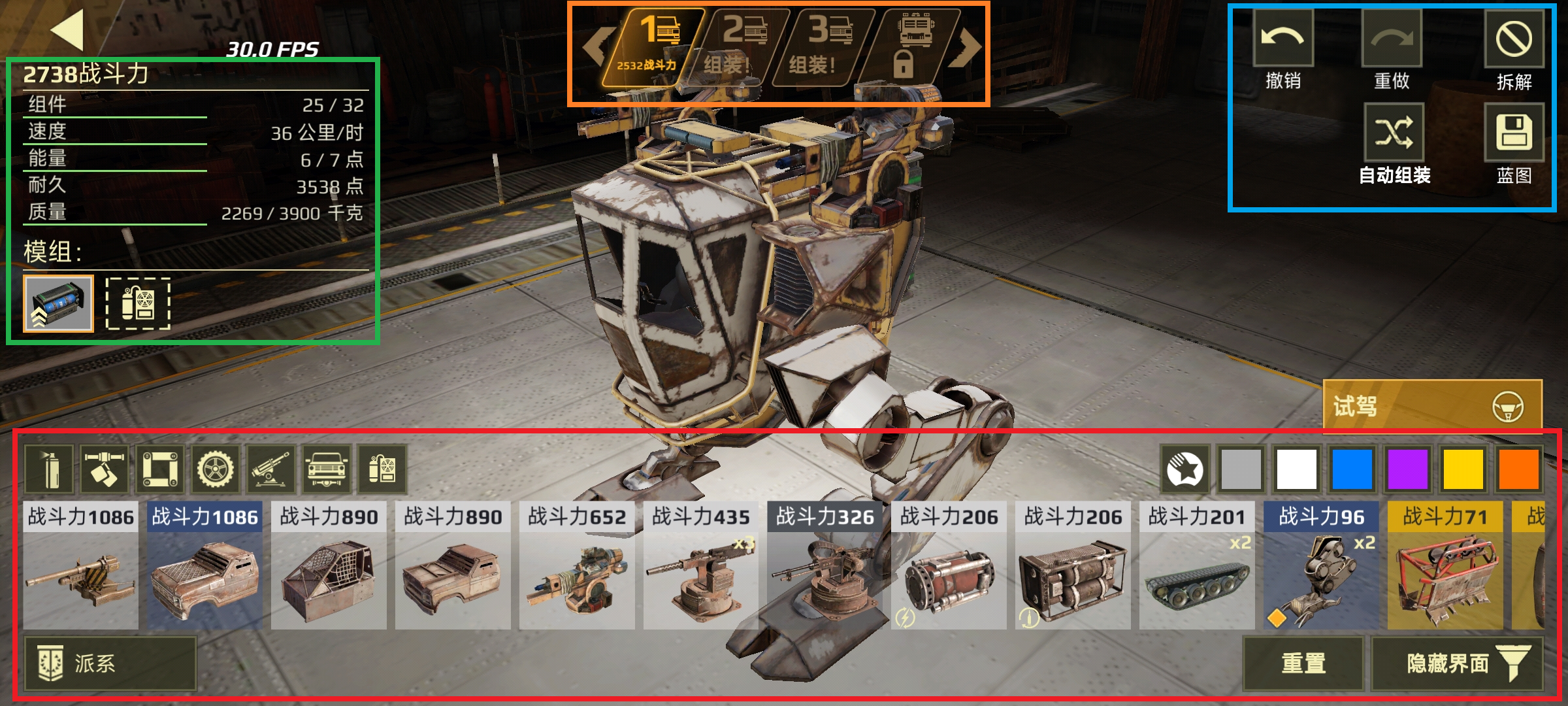This screenshot has height=706, width=1568.
Task: Filter parts by weapon turret category
Action: pos(271,469)
